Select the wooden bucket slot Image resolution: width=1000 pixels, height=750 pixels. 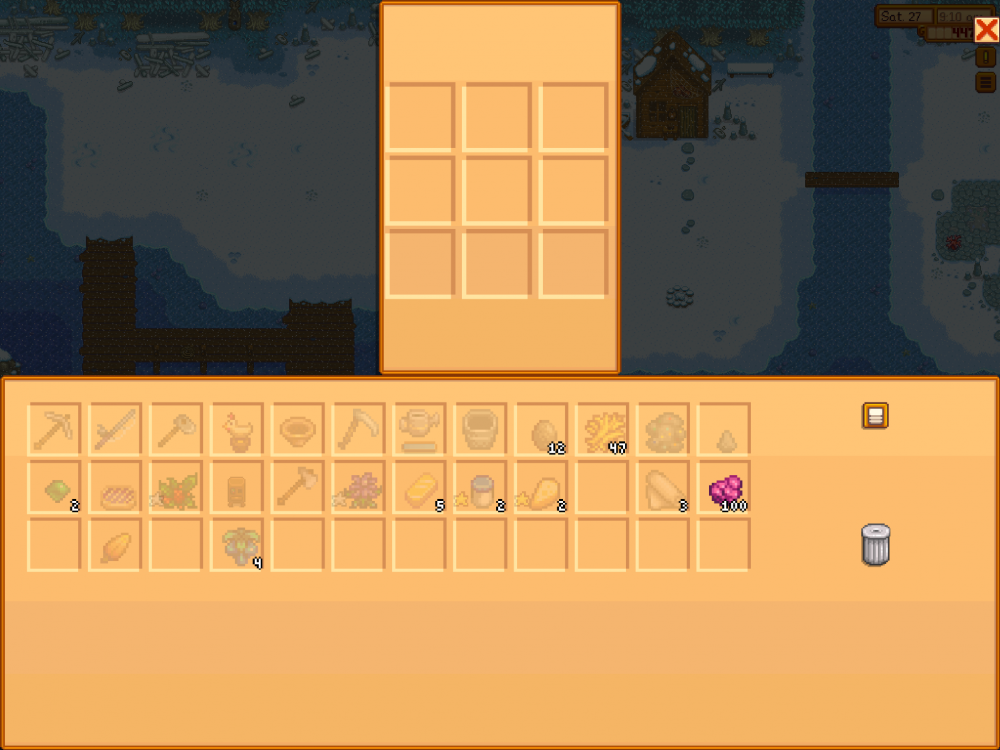point(481,429)
